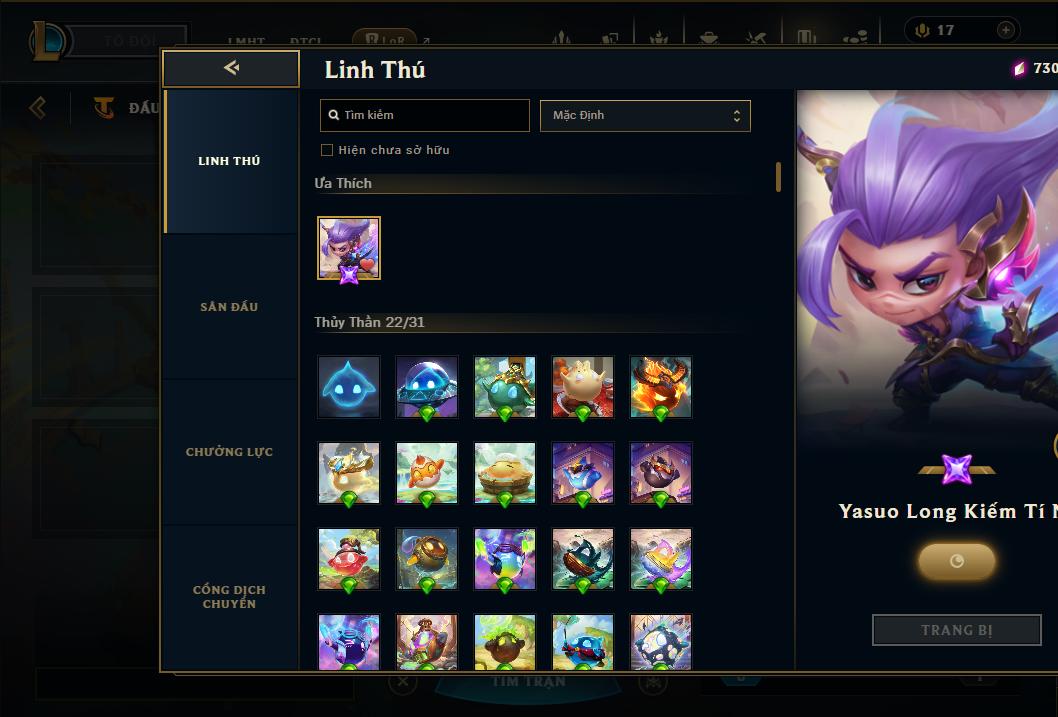Choose the blue River Sprite thumbnail
The width and height of the screenshot is (1058, 717).
click(x=349, y=386)
